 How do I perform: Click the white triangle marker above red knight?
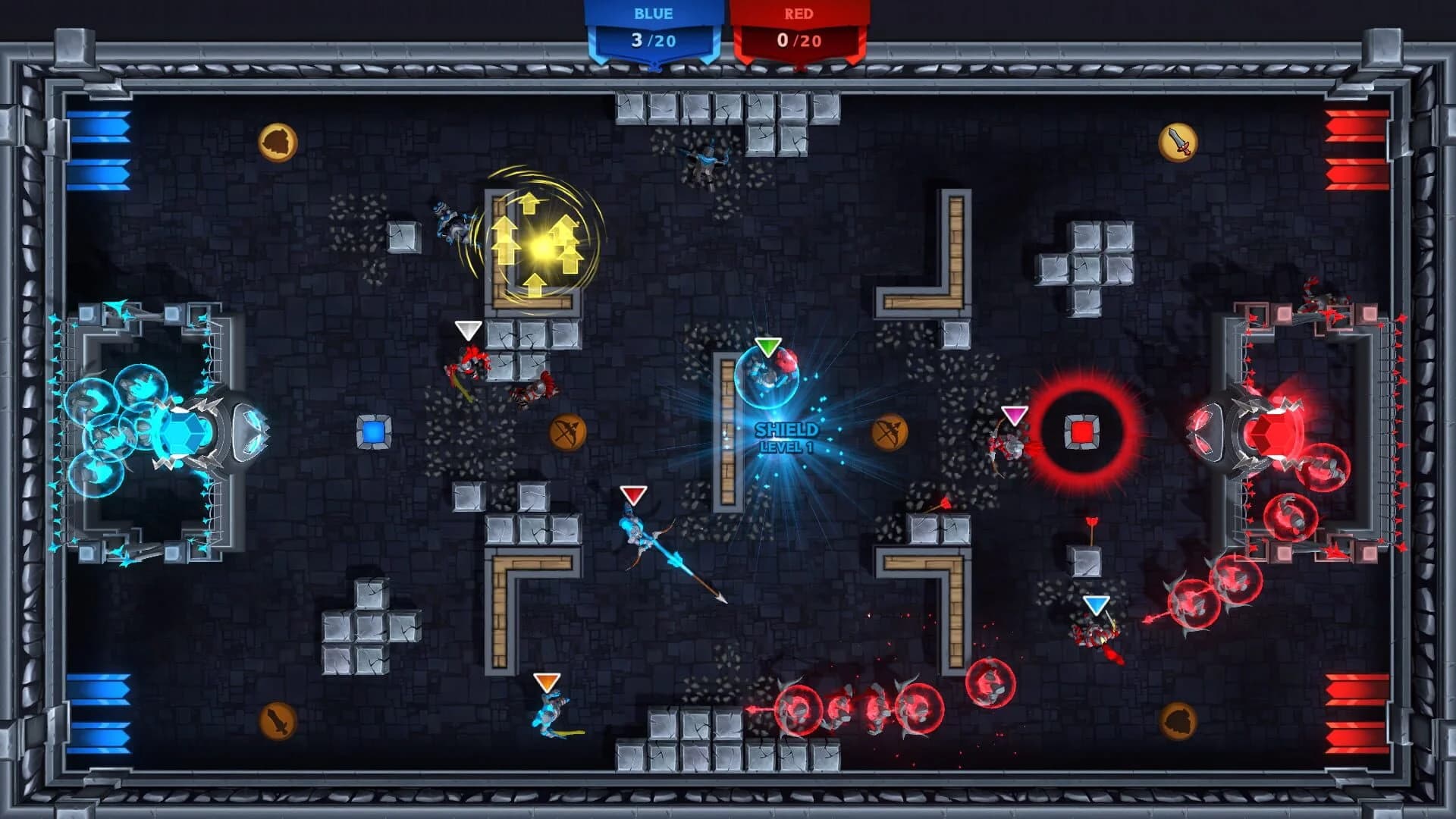click(x=467, y=331)
